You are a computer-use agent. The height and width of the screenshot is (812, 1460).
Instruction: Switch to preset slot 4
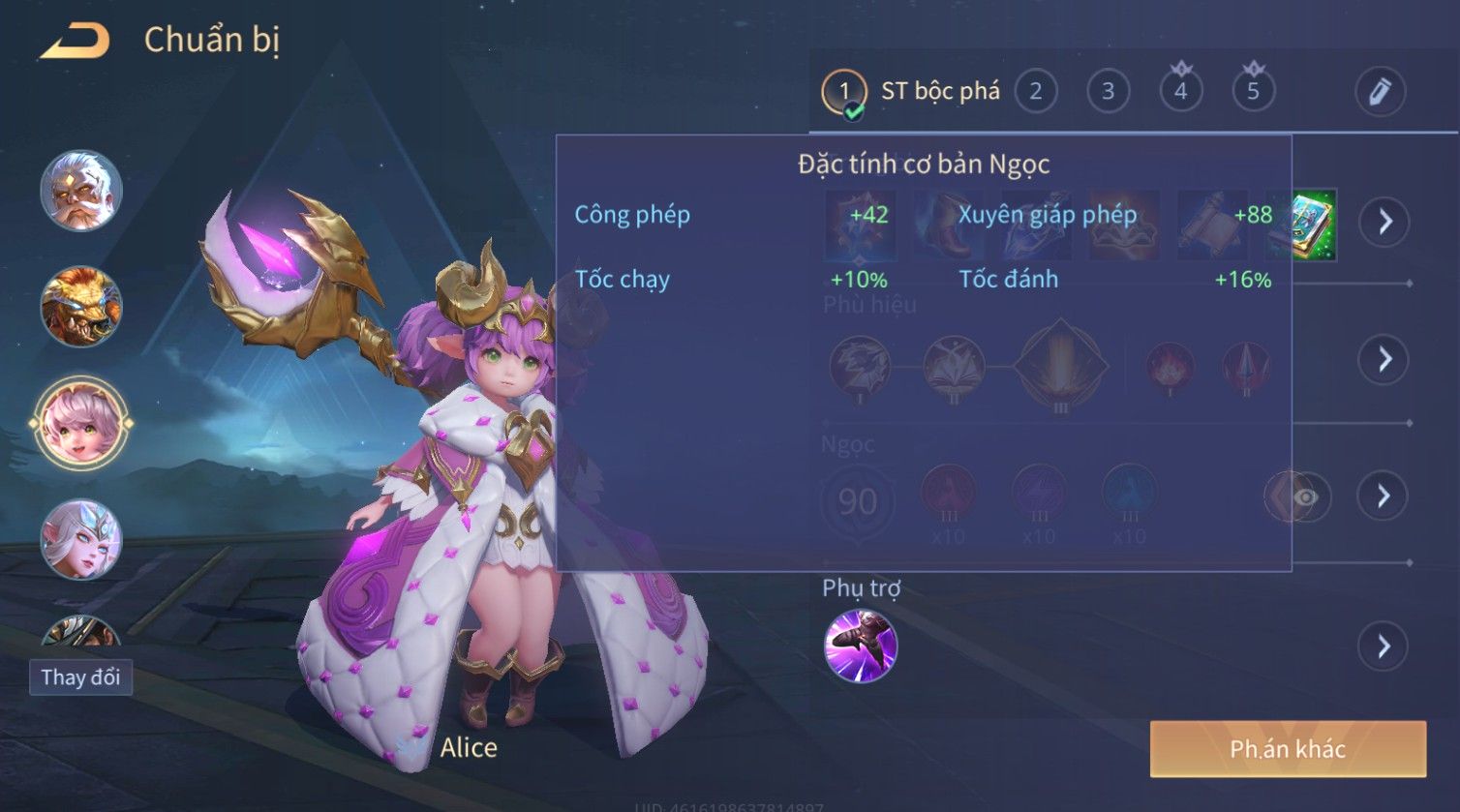point(1180,92)
